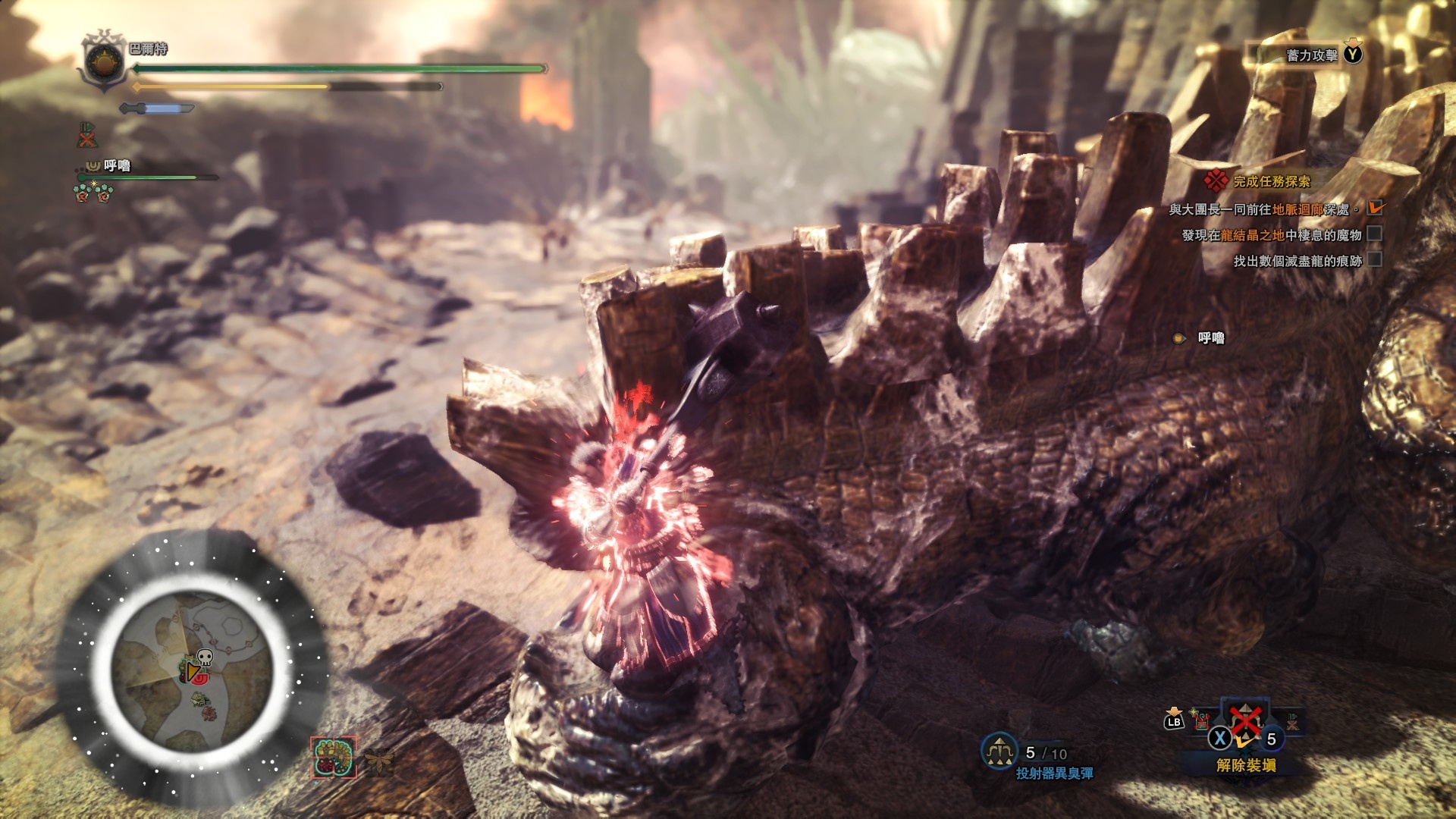Select the targeted monster icon beside the minimap
1456x819 pixels.
(334, 758)
